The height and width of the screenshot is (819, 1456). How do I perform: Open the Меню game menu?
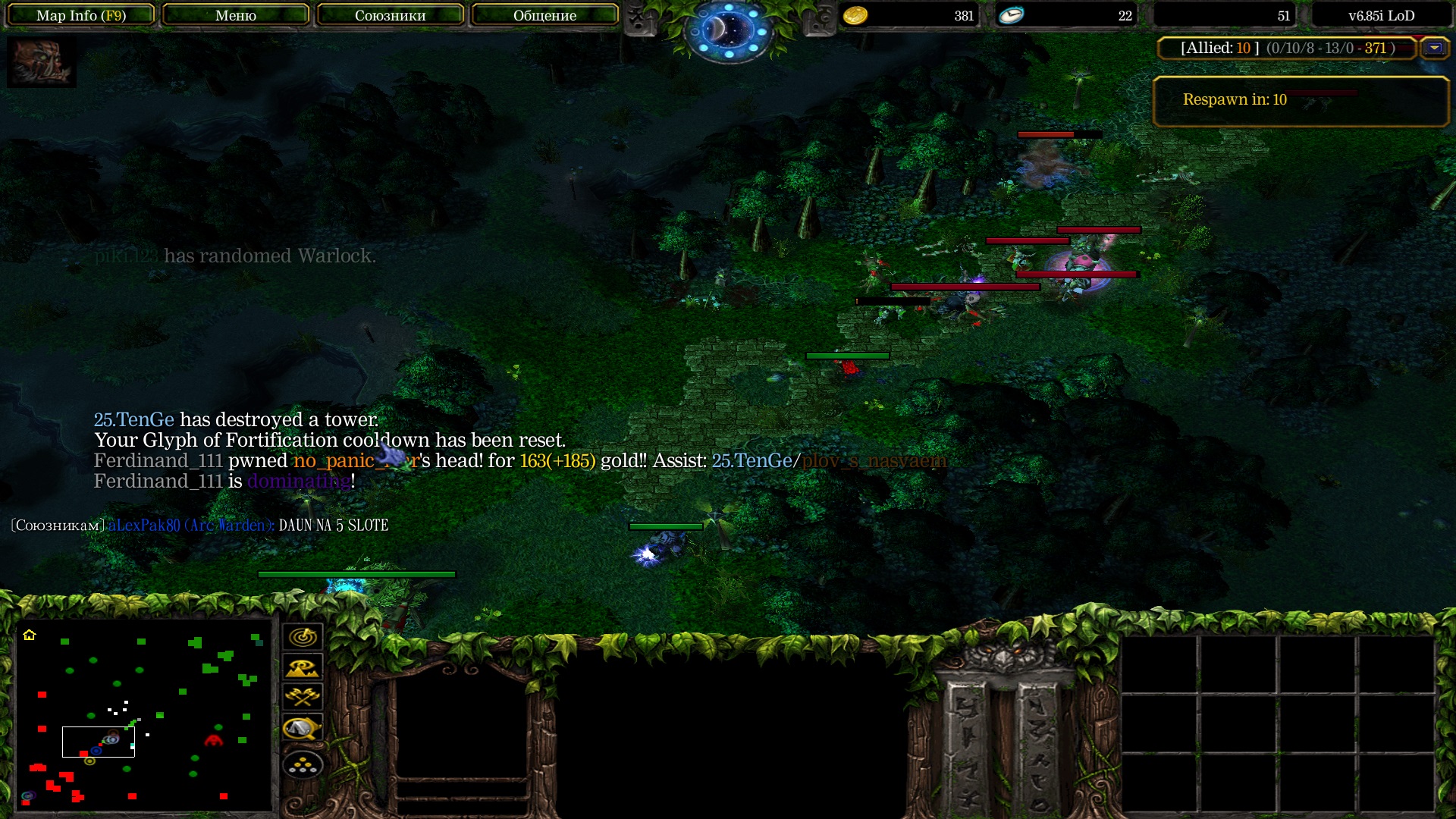236,15
